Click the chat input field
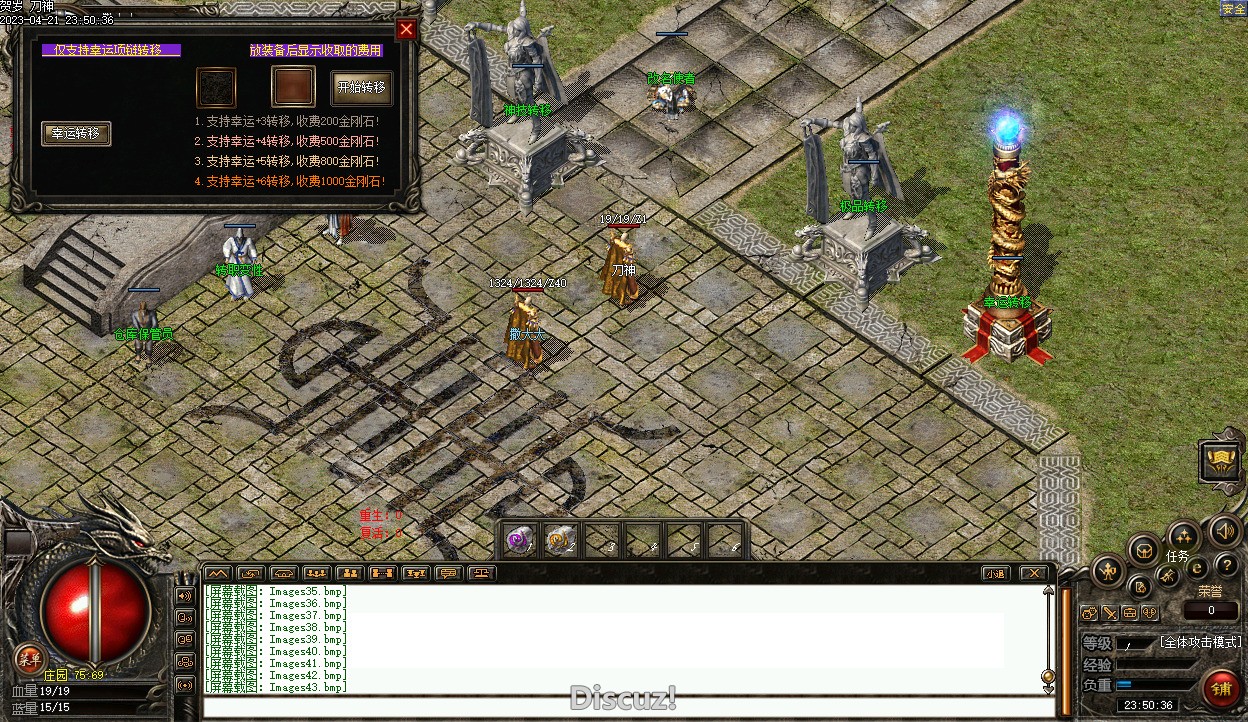This screenshot has height=722, width=1248. point(628,708)
